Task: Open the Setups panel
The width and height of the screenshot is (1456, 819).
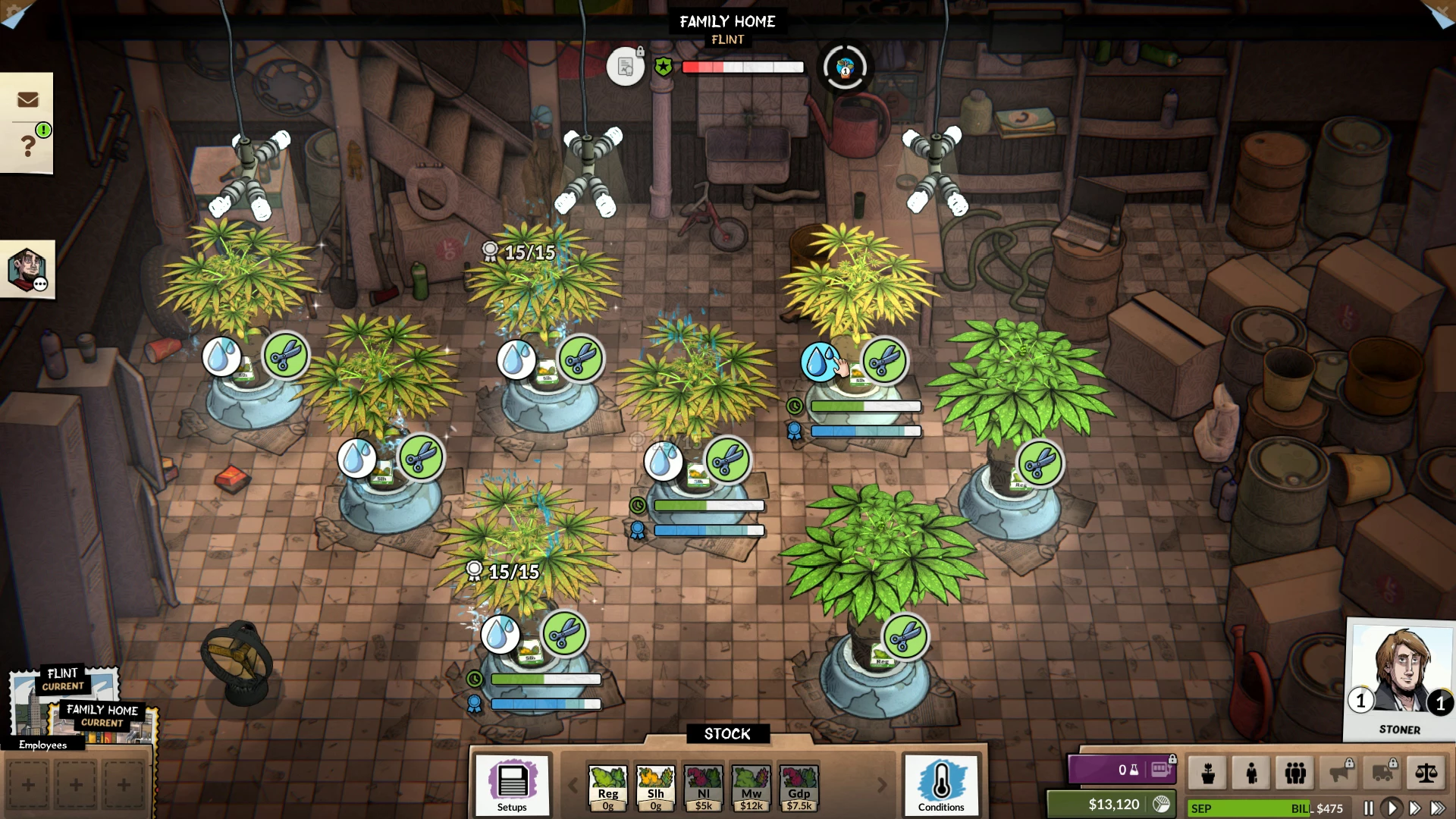Action: (512, 785)
